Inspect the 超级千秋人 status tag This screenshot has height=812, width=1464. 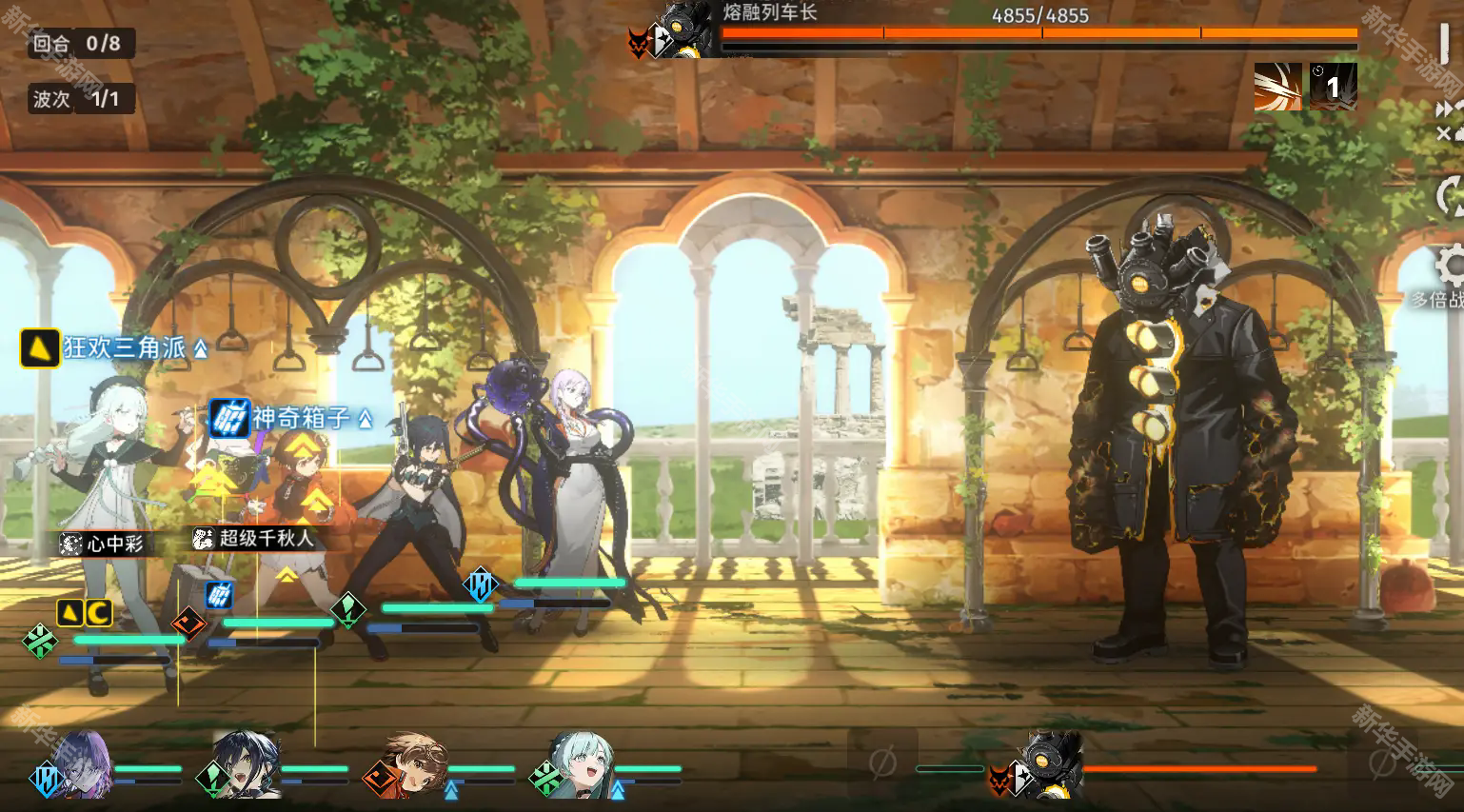(x=253, y=538)
